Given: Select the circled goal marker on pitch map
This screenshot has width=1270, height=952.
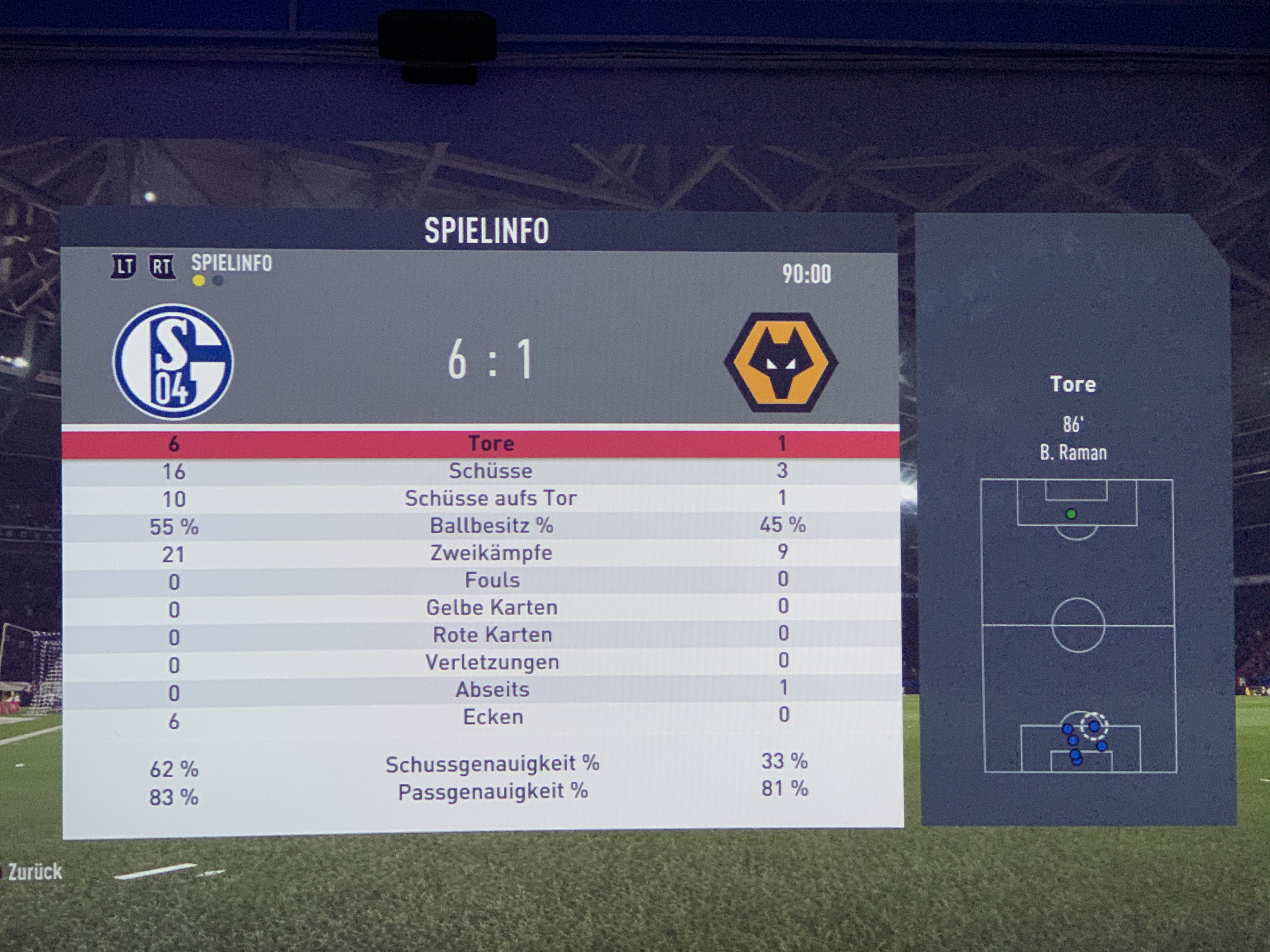Looking at the screenshot, I should click(1093, 726).
